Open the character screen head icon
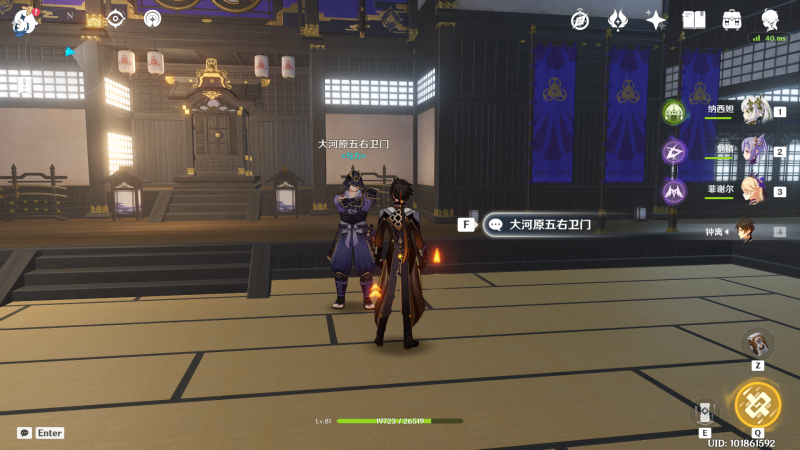 [x=770, y=20]
